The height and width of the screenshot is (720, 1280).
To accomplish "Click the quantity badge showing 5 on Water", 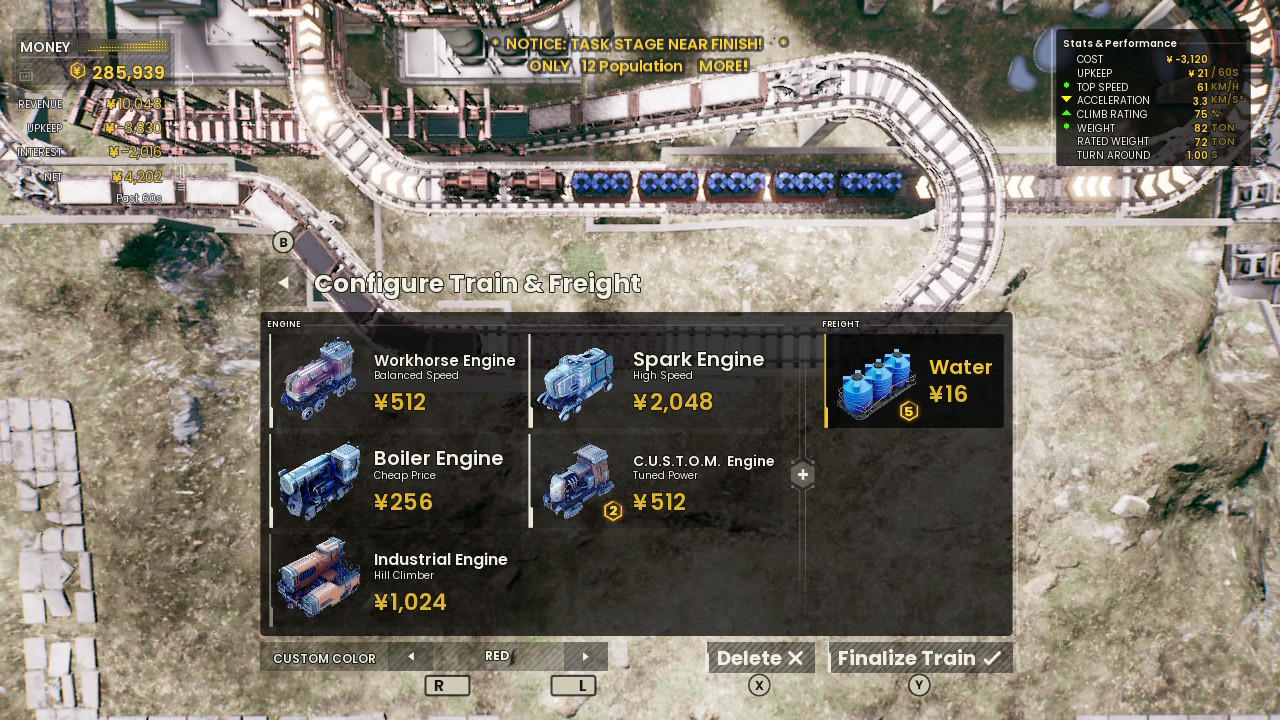I will tap(909, 410).
